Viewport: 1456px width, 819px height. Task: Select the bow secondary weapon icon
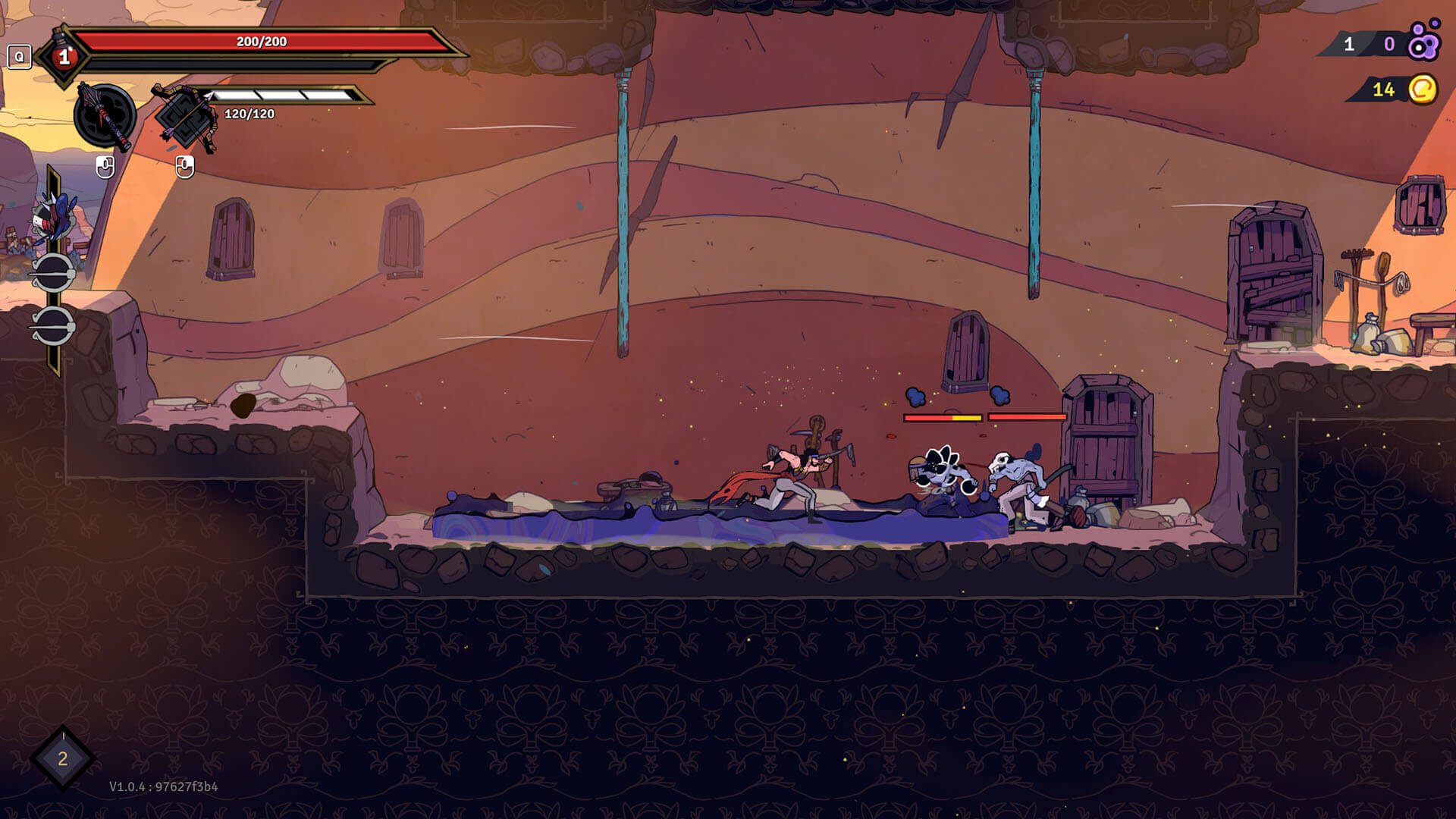tap(184, 118)
